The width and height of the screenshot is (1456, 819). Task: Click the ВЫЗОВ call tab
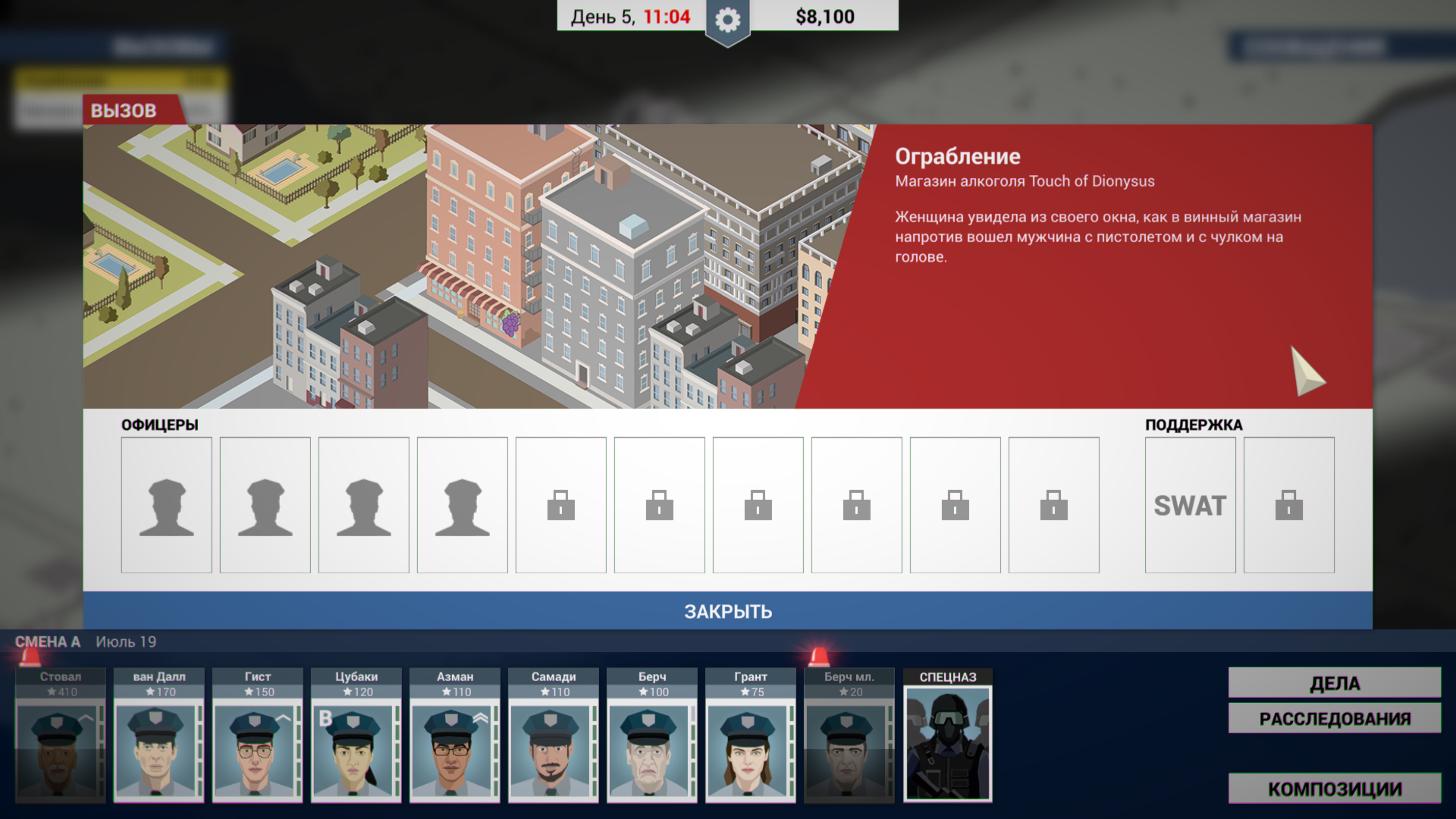tap(124, 111)
